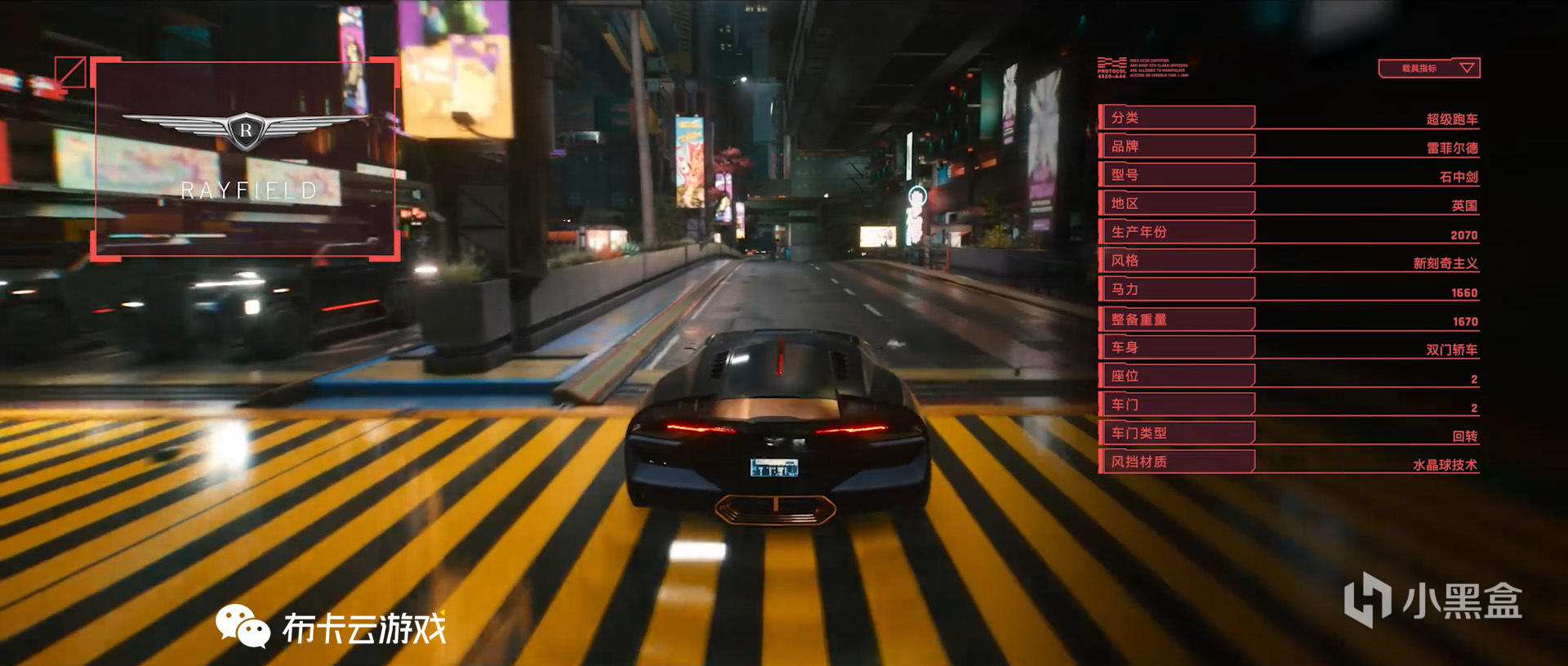This screenshot has width=1568, height=666.
Task: Click the 生产年份 row
Action: coord(1176,232)
